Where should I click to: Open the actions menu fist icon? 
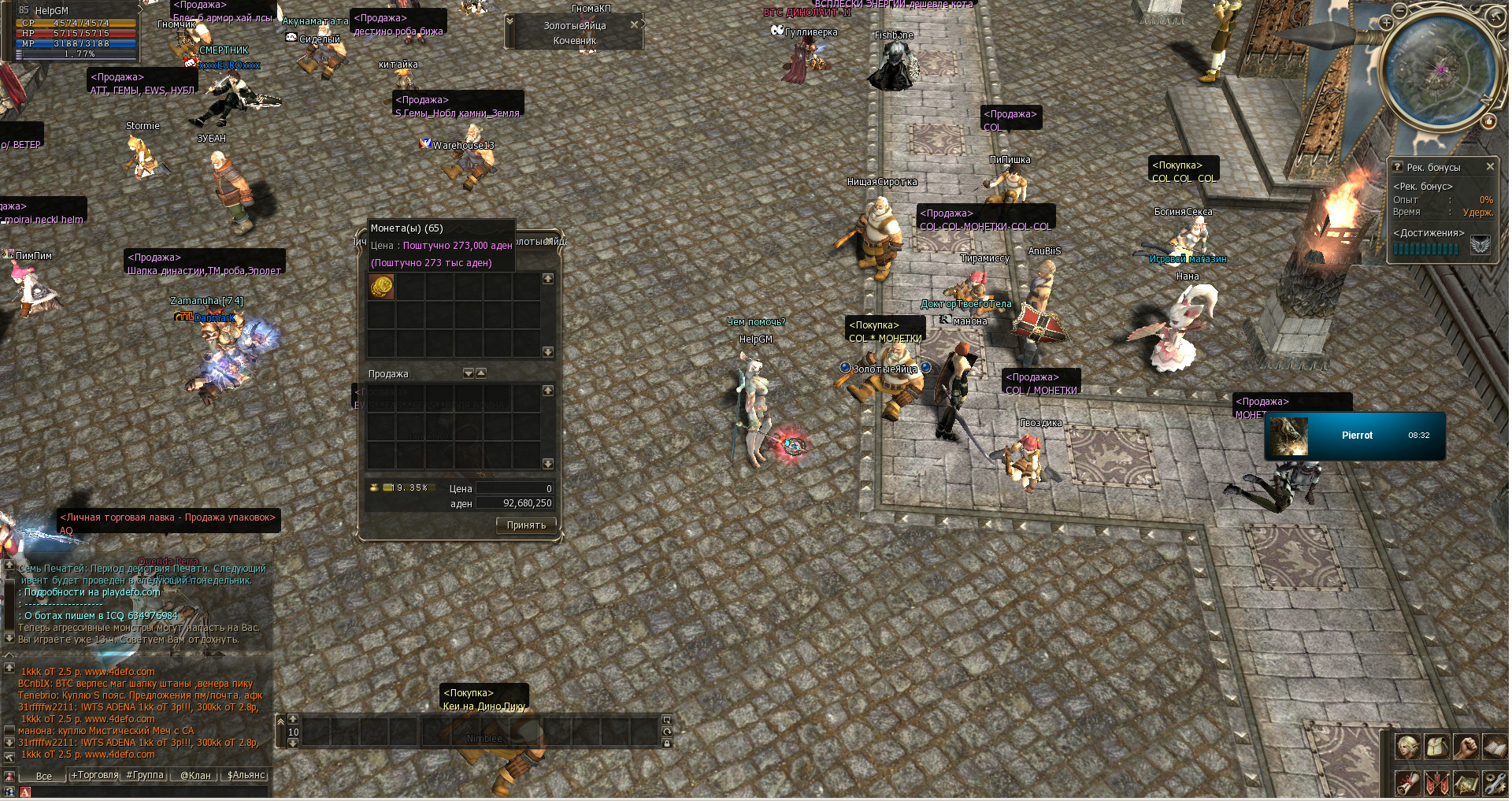tap(1466, 746)
